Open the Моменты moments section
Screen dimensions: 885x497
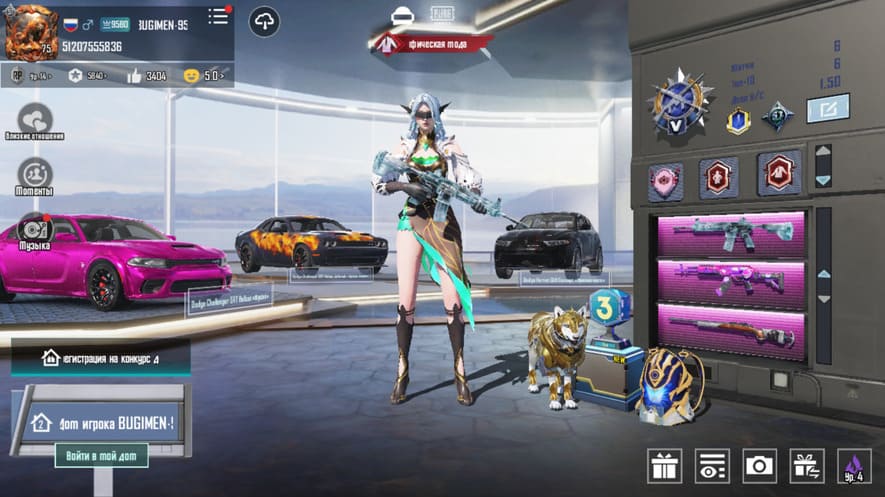(x=35, y=177)
